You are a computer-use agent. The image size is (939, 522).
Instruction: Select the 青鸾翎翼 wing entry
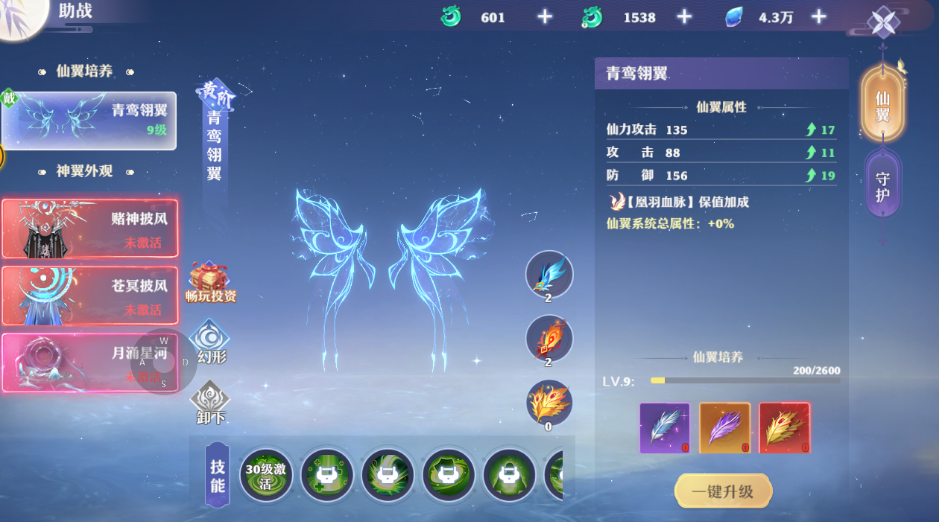(89, 120)
